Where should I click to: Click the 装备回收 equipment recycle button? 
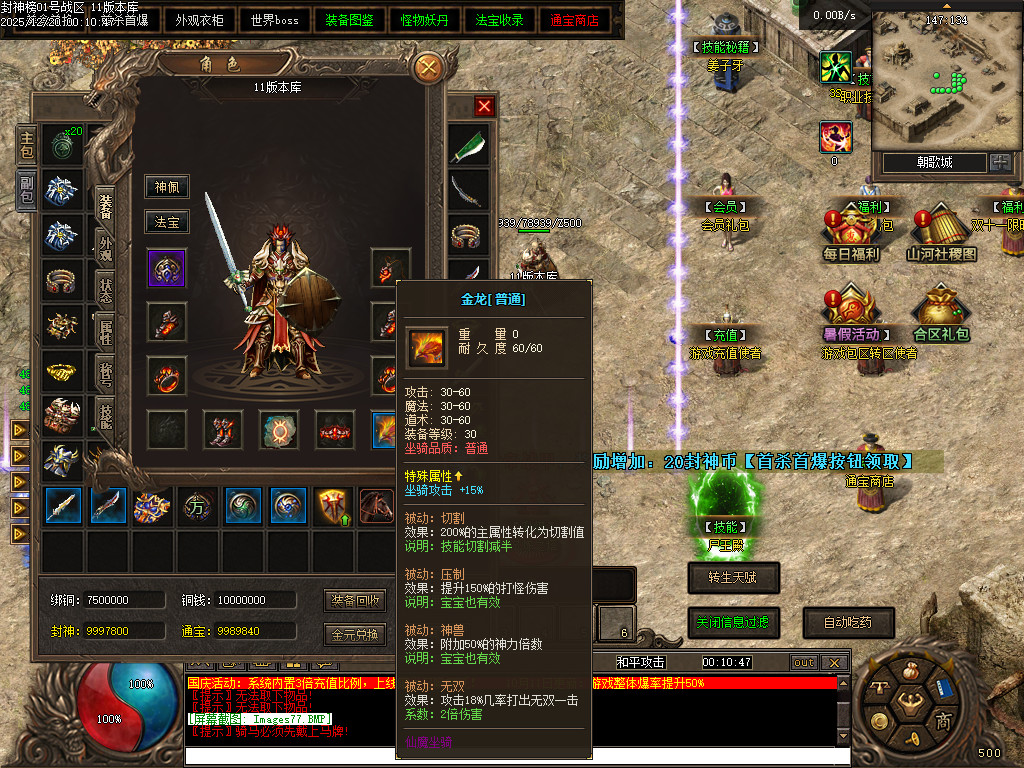pos(356,601)
